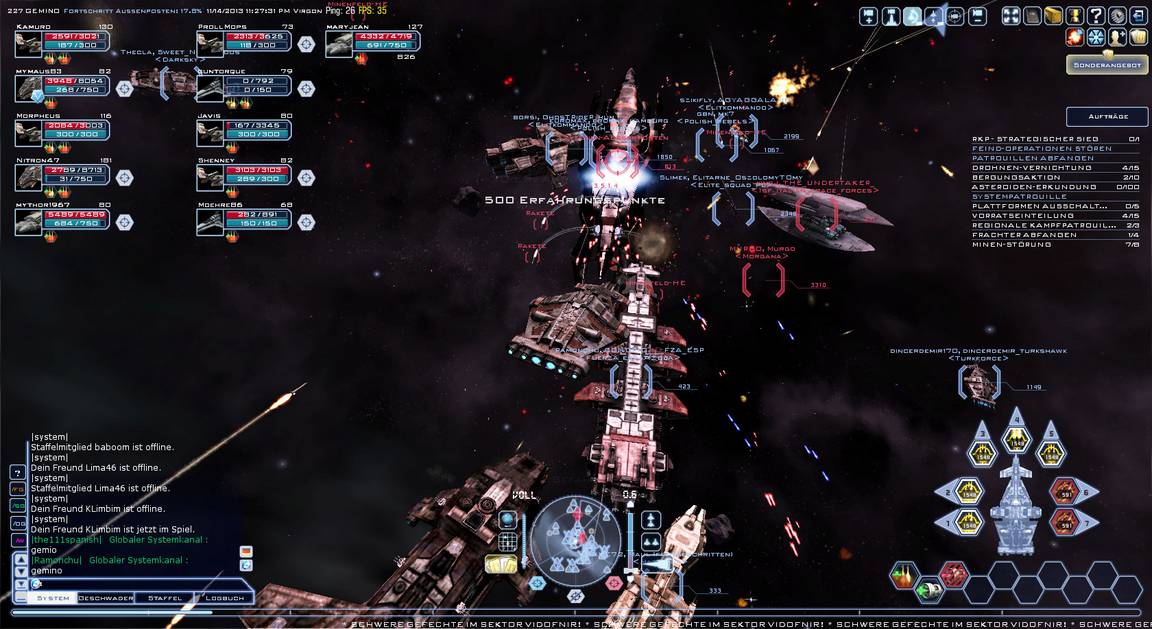Switch to the Staffel chat tab
Image resolution: width=1152 pixels, height=629 pixels.
coord(164,598)
